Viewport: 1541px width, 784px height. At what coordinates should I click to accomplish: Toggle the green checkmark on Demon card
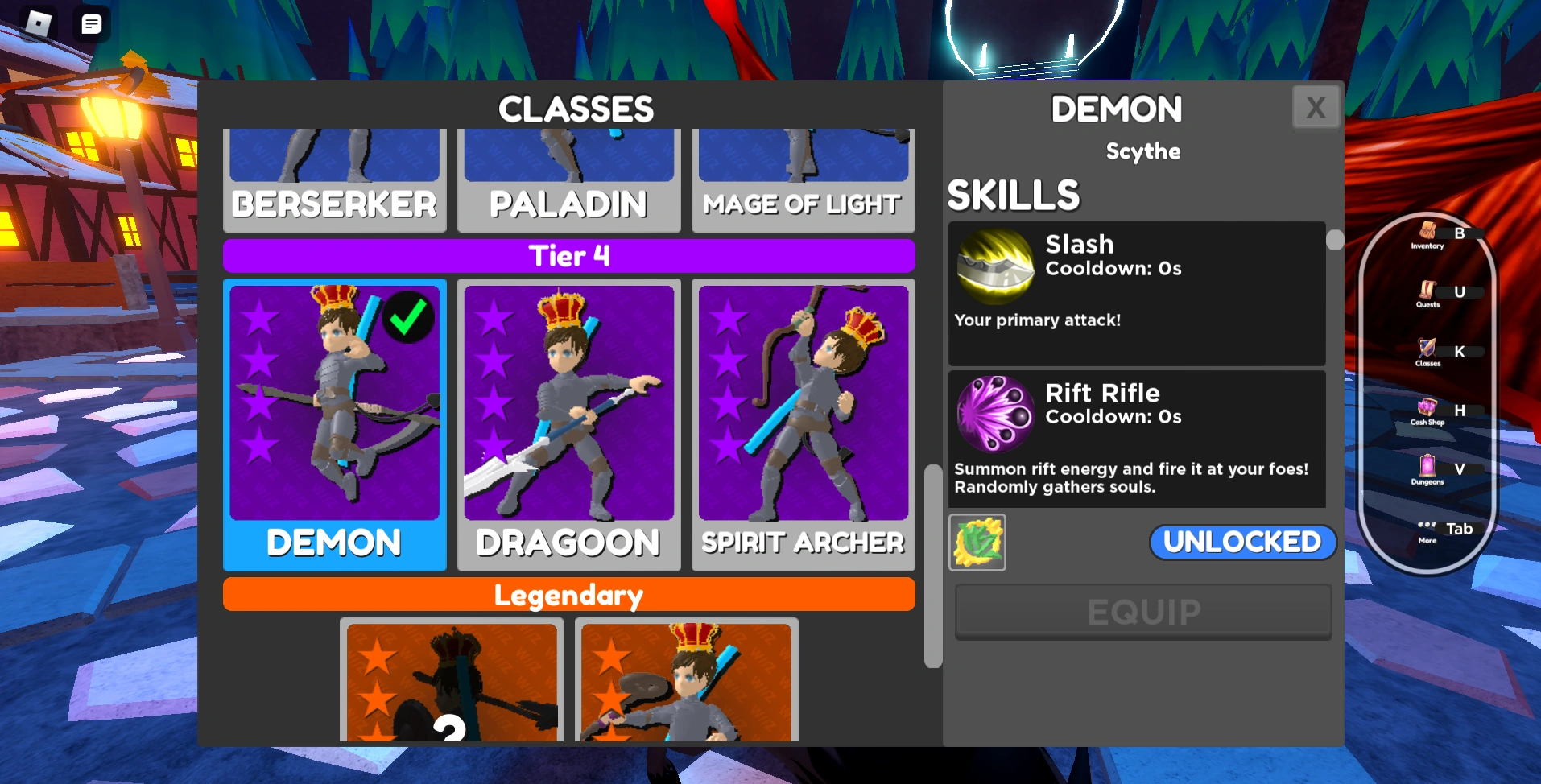coord(407,317)
